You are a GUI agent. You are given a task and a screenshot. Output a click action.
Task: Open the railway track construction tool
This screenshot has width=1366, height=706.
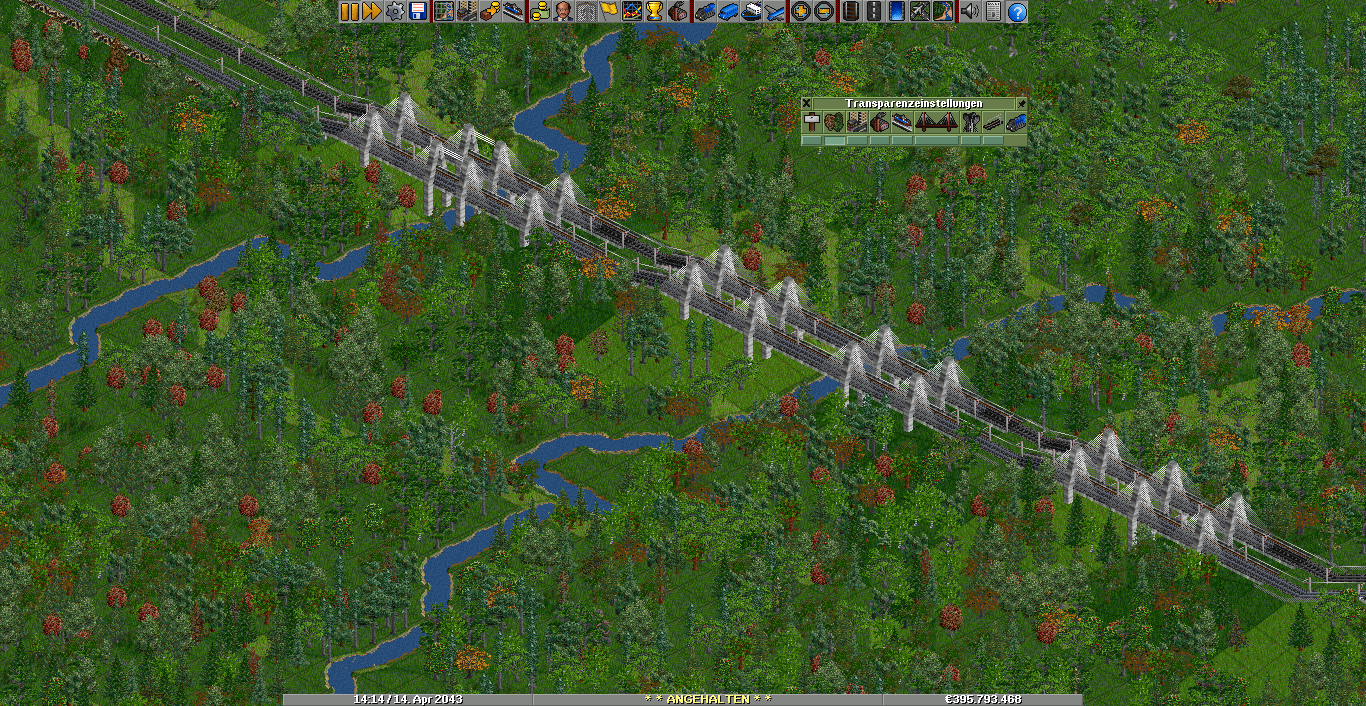[x=850, y=12]
